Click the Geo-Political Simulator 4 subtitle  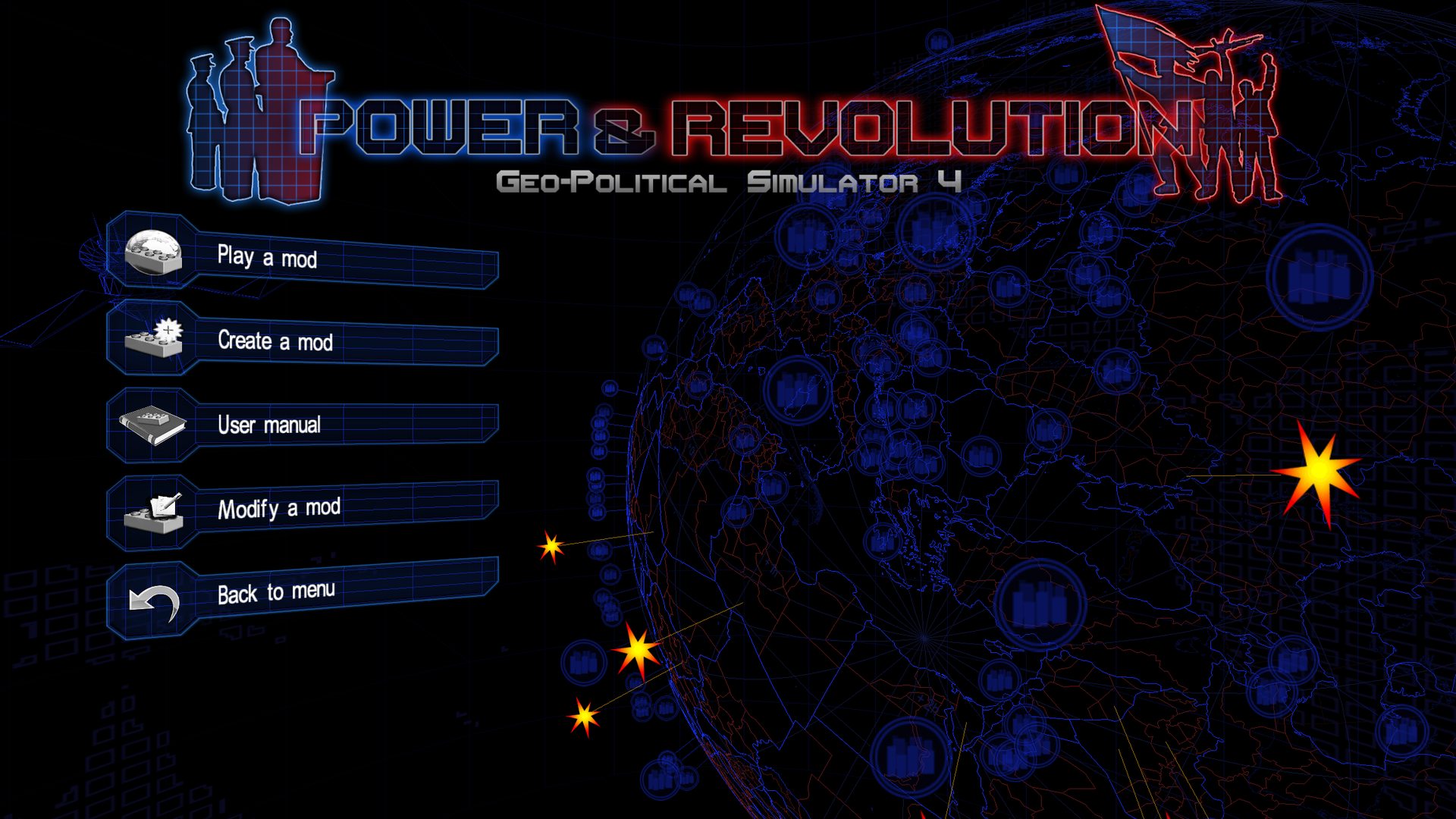click(x=730, y=180)
